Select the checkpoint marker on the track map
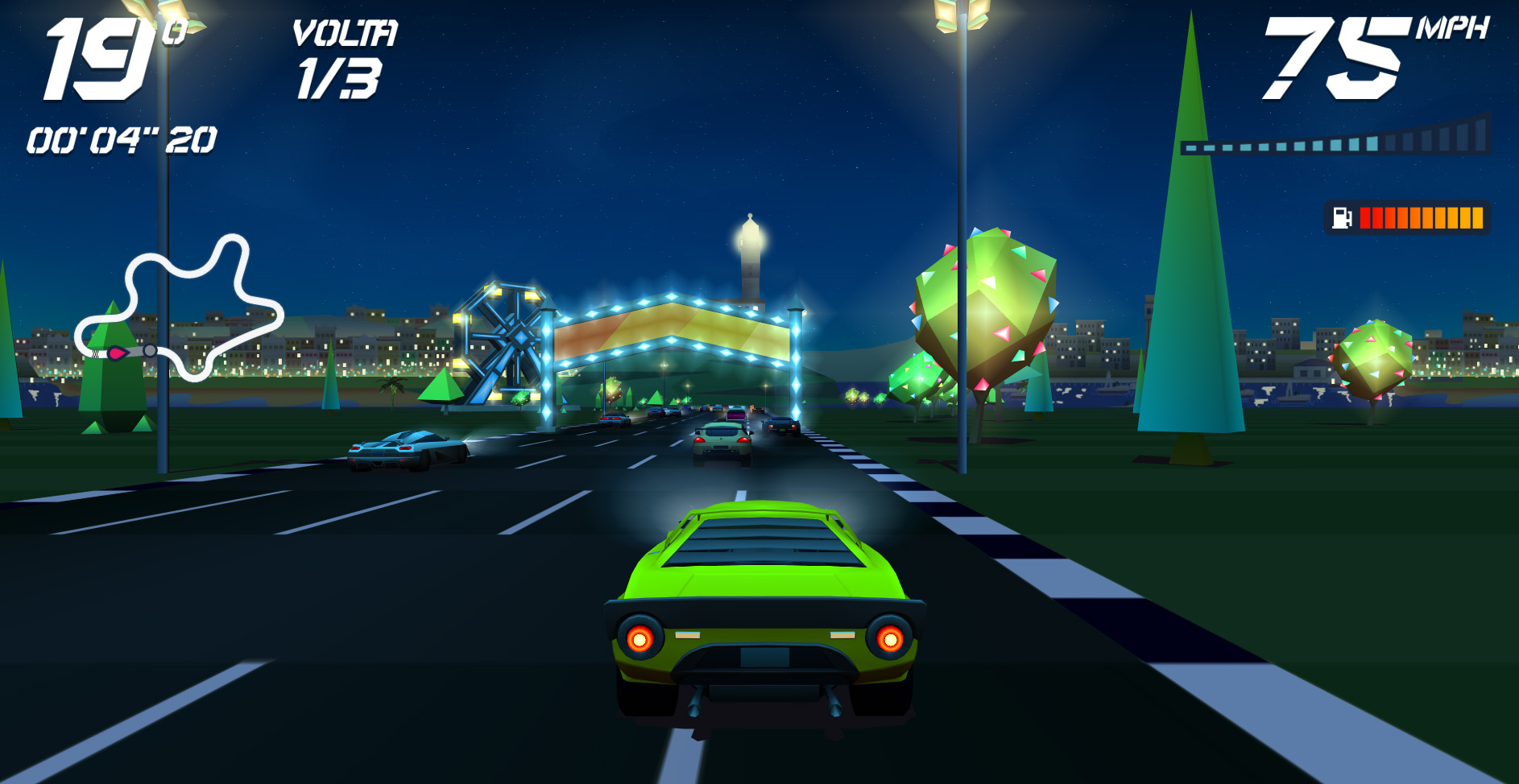Screen dimensions: 1519x784 coord(150,352)
